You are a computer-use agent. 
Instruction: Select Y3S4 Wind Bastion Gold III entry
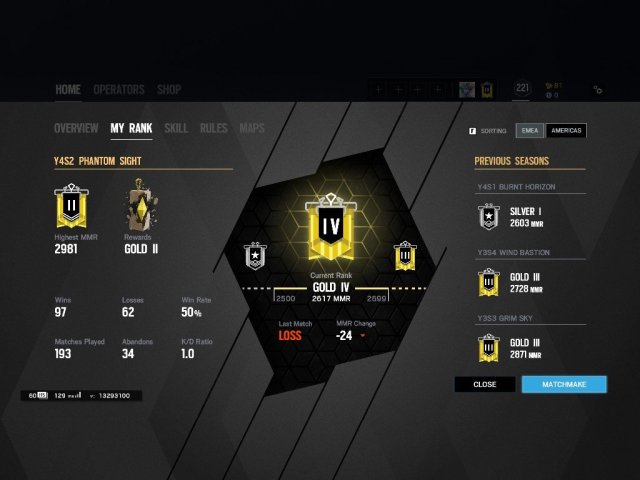(528, 282)
